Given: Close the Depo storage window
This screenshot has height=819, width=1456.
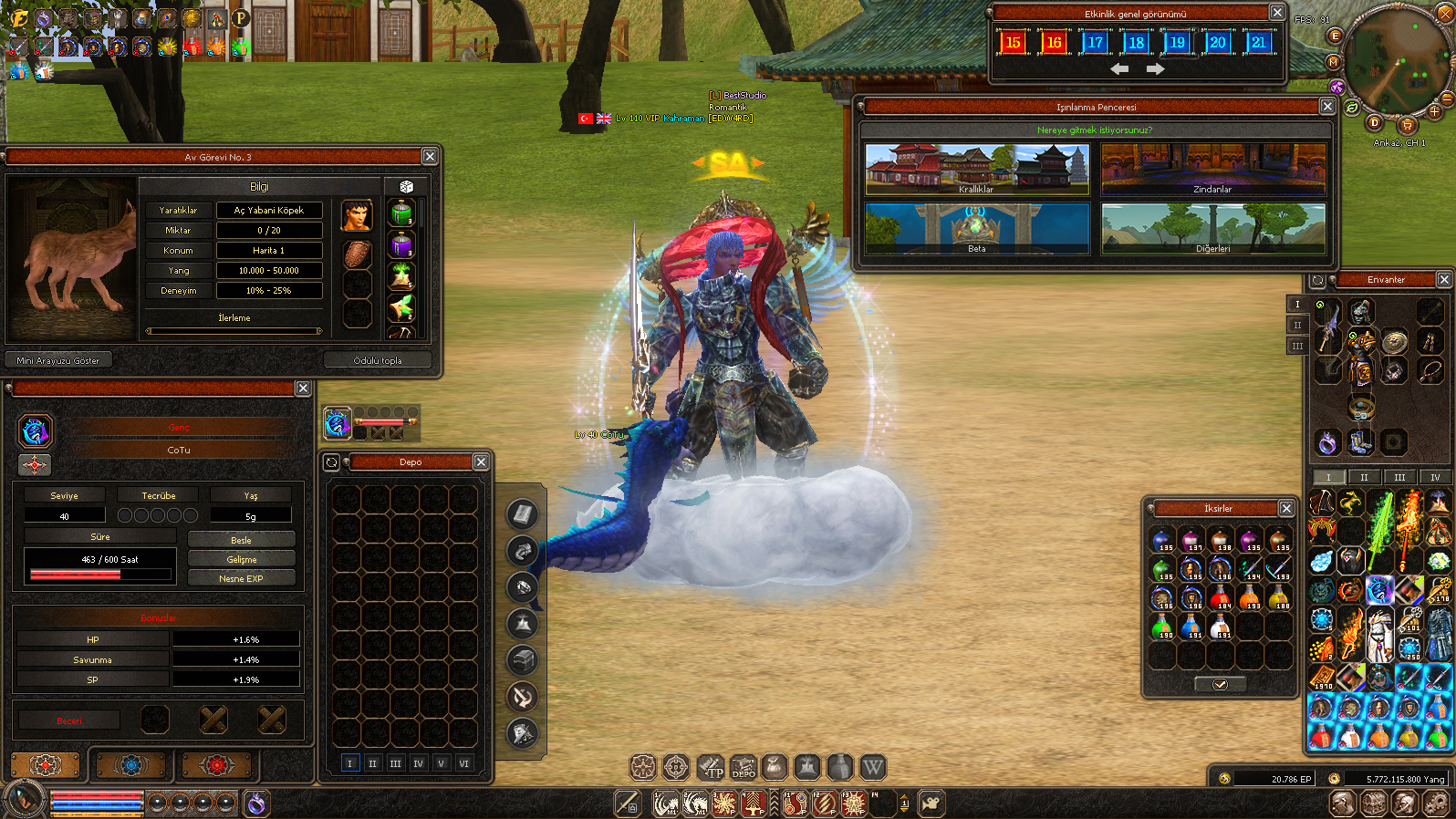Looking at the screenshot, I should click(481, 462).
